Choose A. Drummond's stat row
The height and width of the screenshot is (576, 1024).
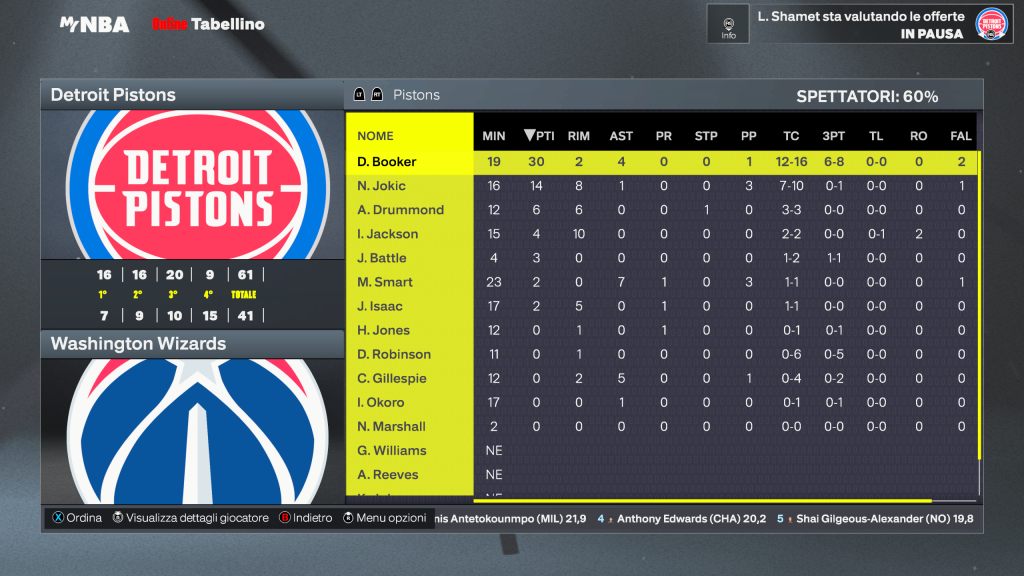pos(400,210)
